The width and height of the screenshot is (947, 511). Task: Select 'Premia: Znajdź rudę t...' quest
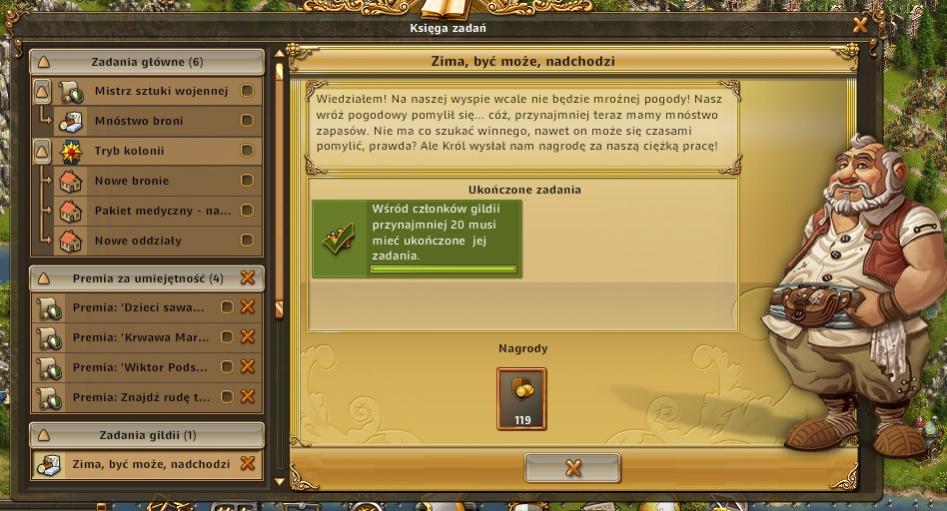tap(141, 398)
